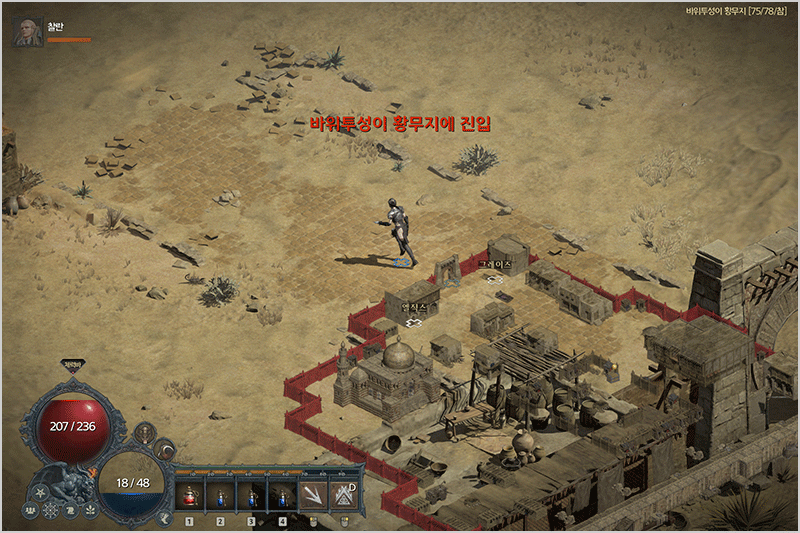The width and height of the screenshot is (800, 533).
Task: Open the character bust icon above mana orb
Action: [145, 432]
